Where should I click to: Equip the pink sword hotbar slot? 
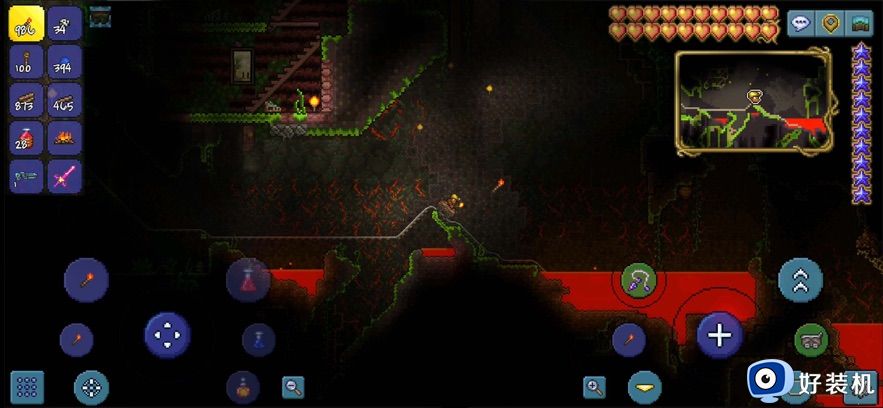point(65,176)
